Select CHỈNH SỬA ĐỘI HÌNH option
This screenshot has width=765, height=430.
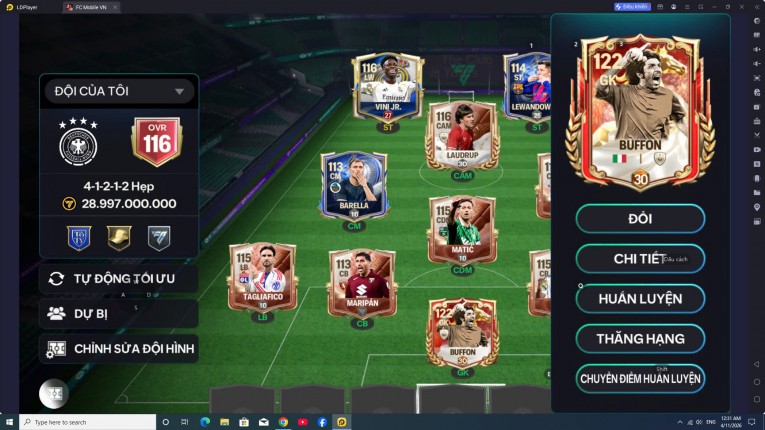[x=118, y=348]
